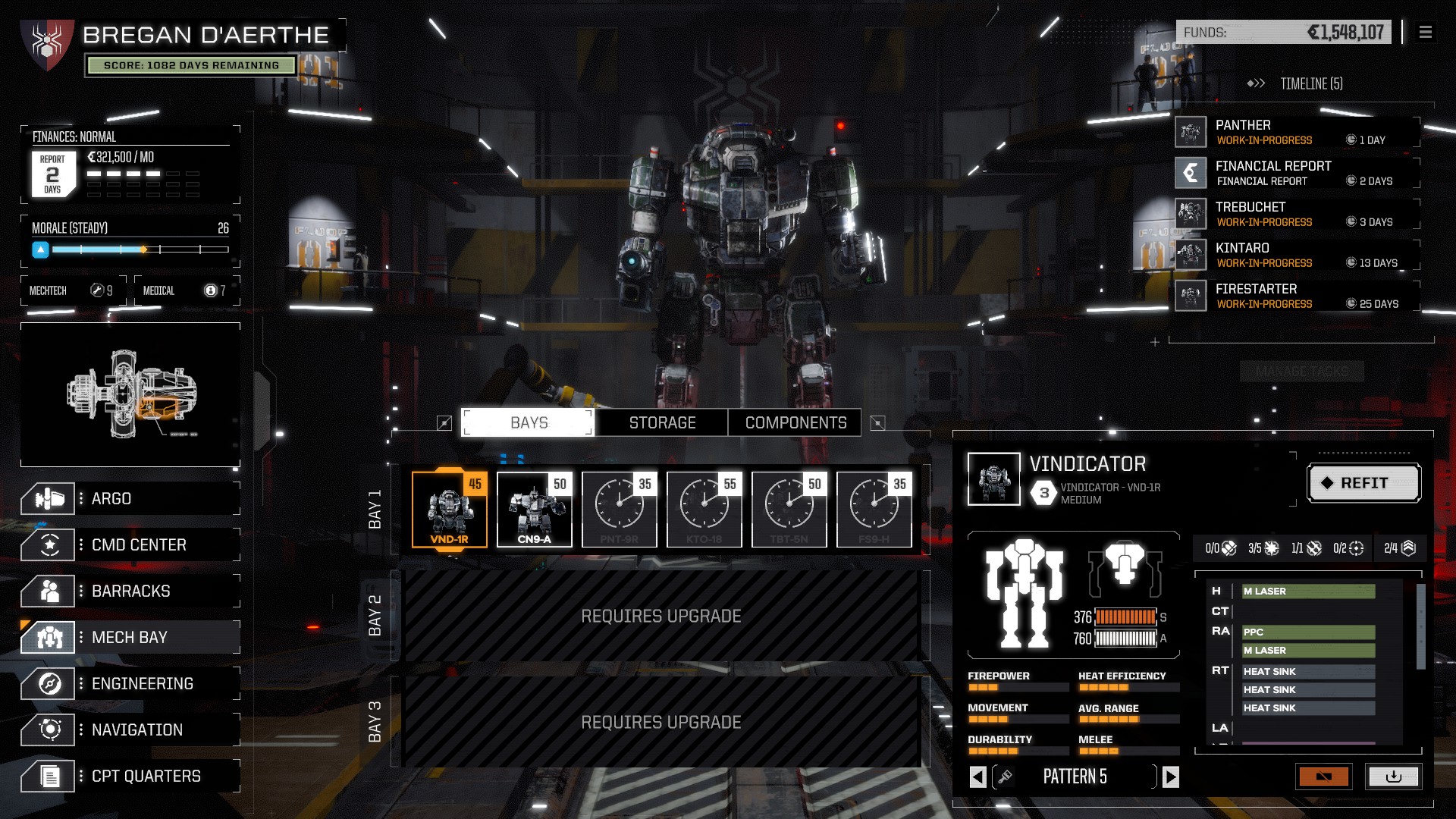Select the Firestarter work-in-progress timeline entry
Image resolution: width=1456 pixels, height=819 pixels.
(x=1297, y=296)
